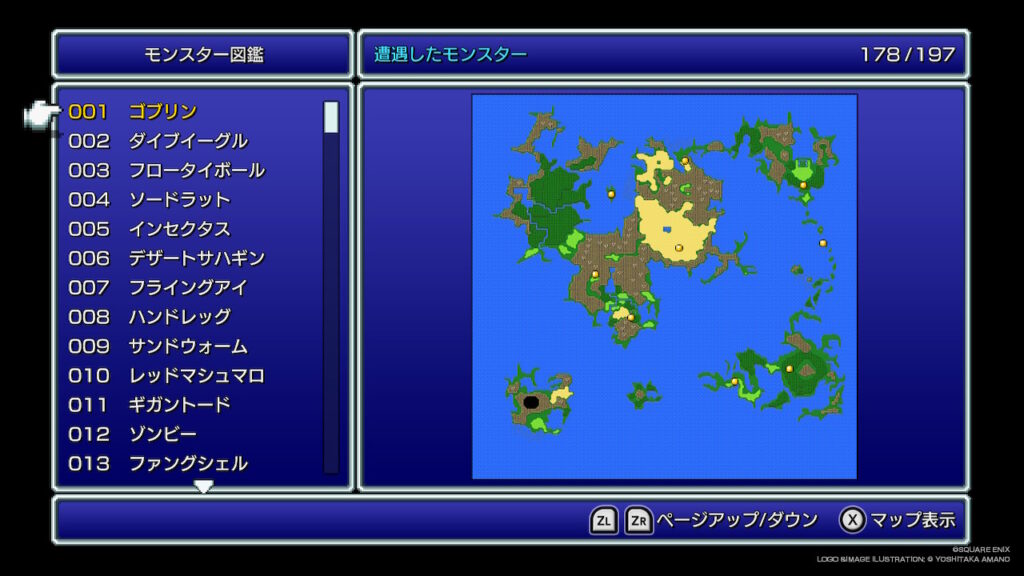The image size is (1024, 576).
Task: Open entry 013 ファングシェル
Action: tap(187, 464)
